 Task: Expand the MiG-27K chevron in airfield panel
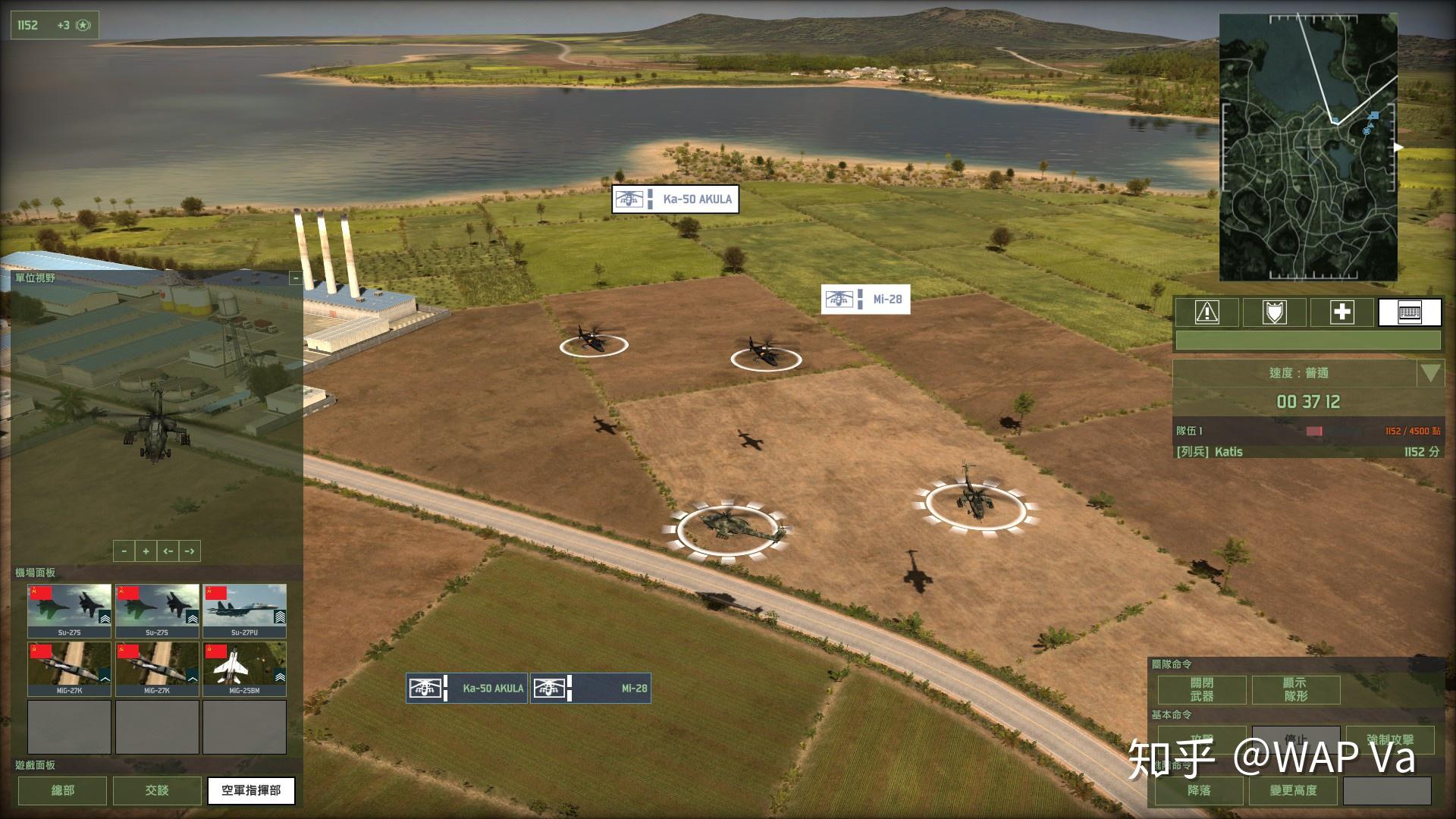104,677
